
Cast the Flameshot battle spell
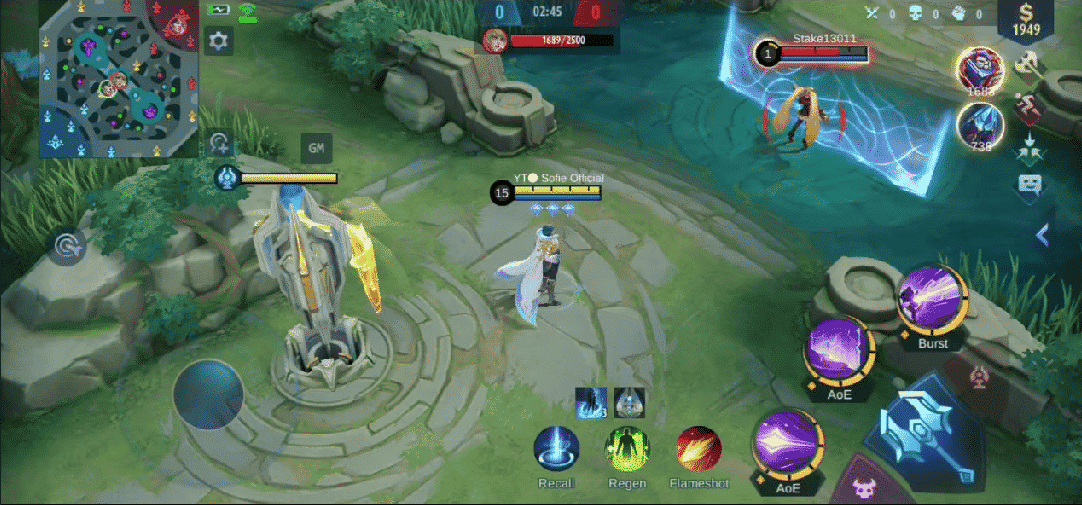[699, 450]
